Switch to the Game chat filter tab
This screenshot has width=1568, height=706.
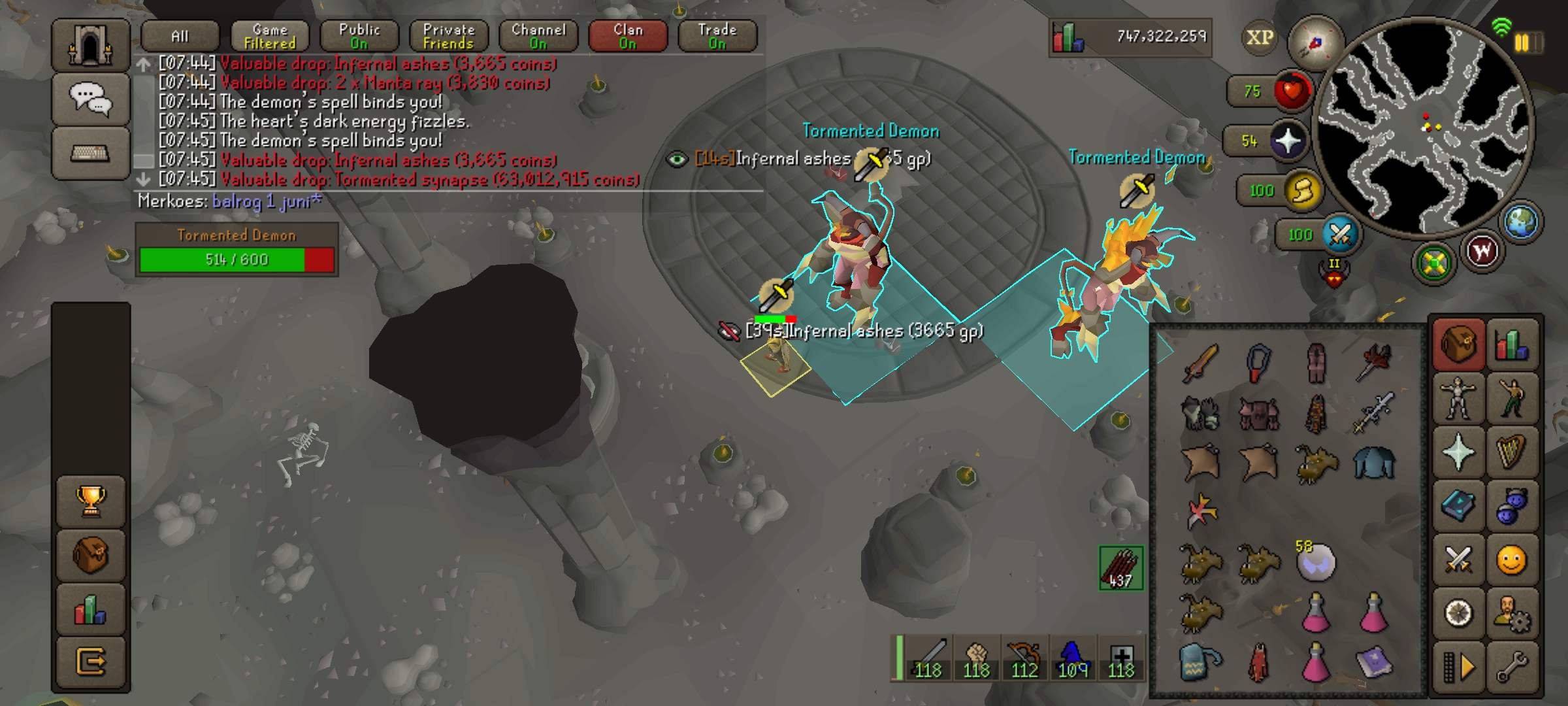pos(270,36)
